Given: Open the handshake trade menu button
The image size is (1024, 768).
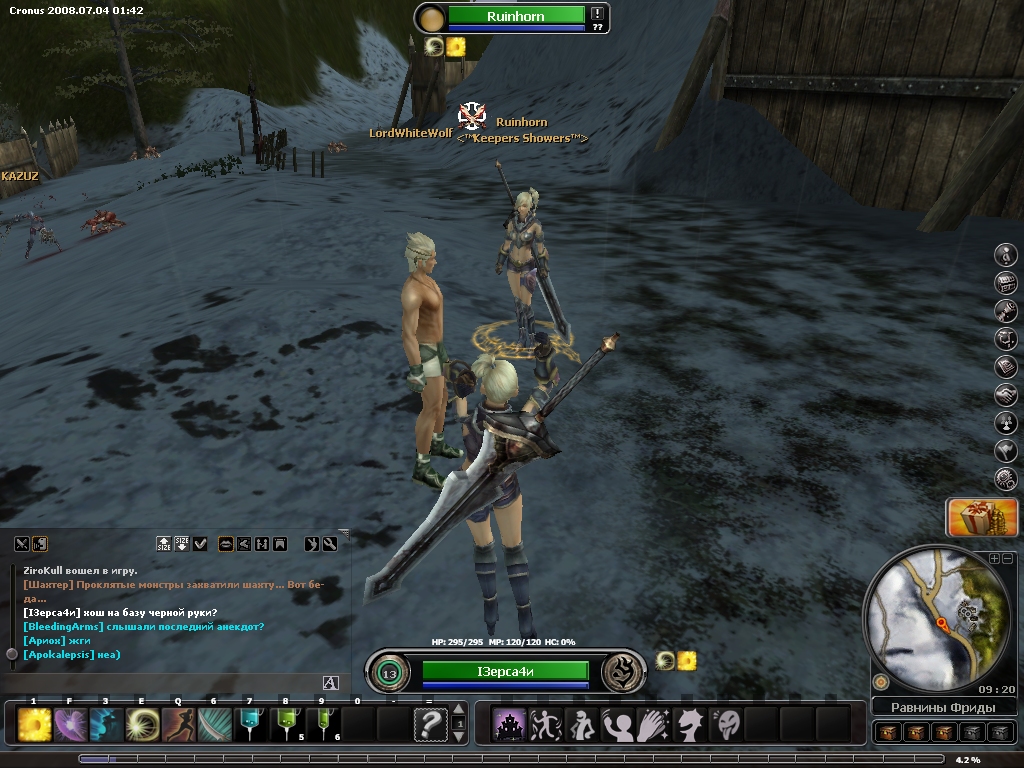Looking at the screenshot, I should [x=1006, y=395].
